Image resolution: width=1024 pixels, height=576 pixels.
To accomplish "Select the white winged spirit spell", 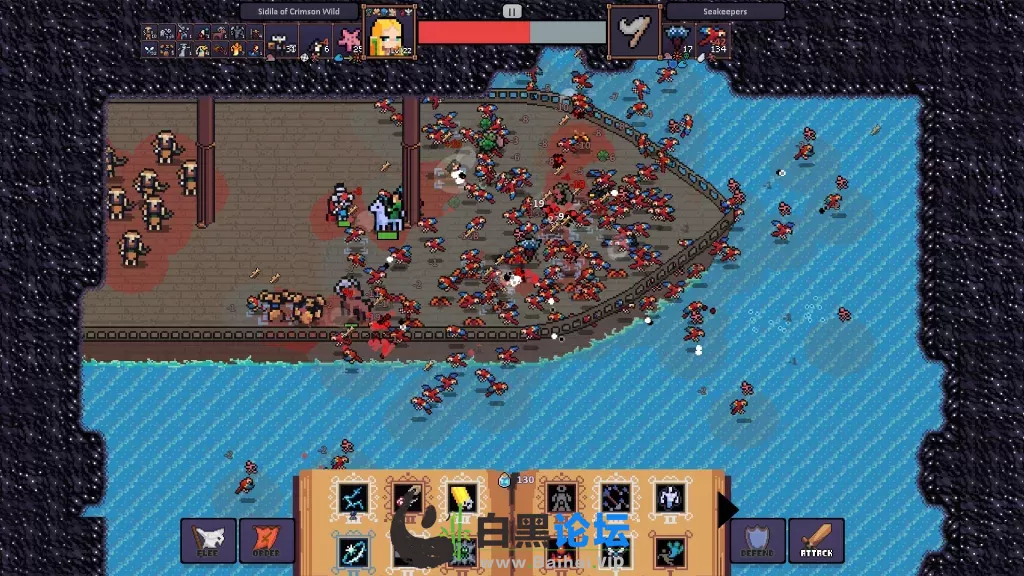I will click(668, 498).
